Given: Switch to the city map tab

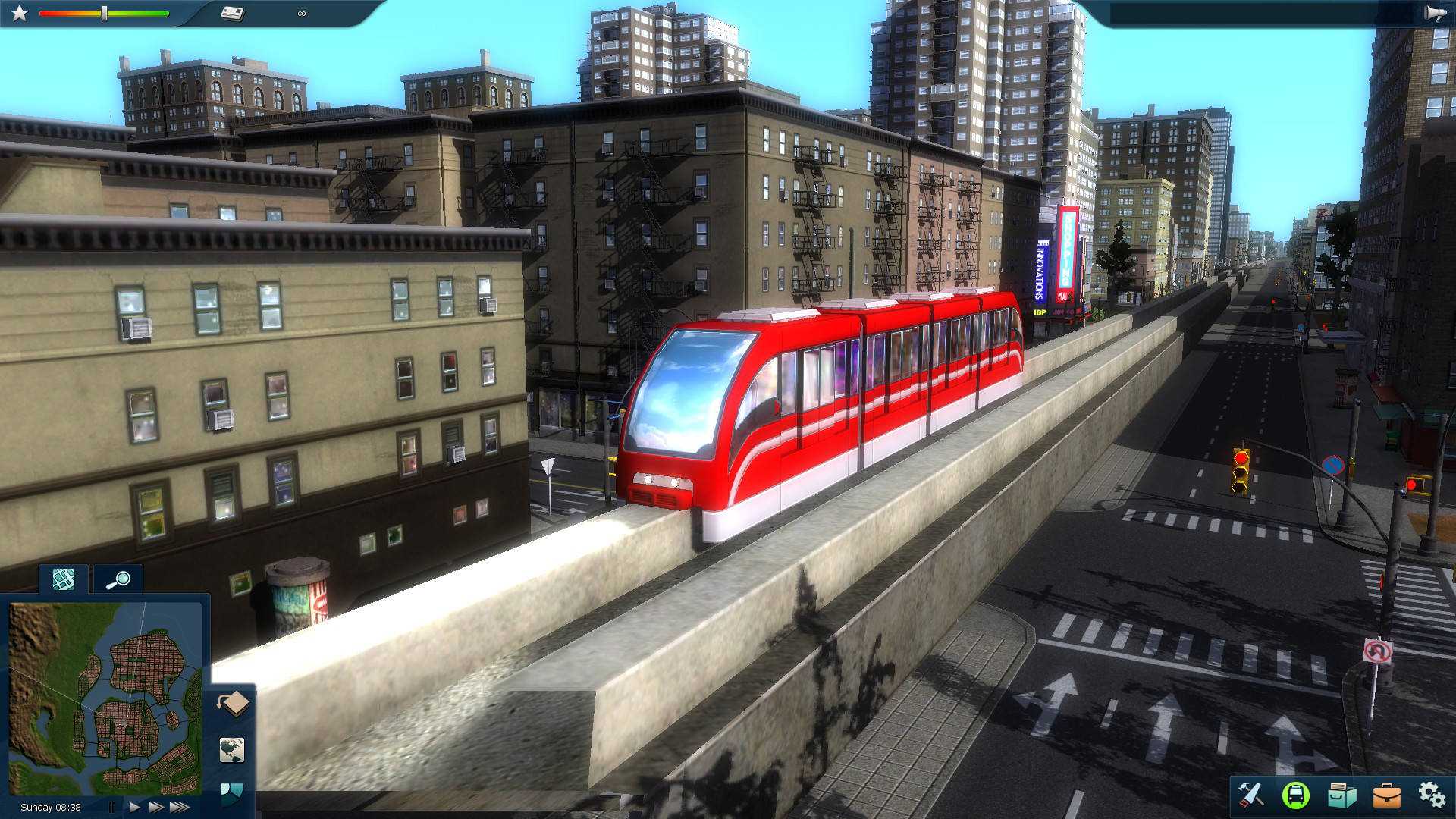Looking at the screenshot, I should [62, 579].
